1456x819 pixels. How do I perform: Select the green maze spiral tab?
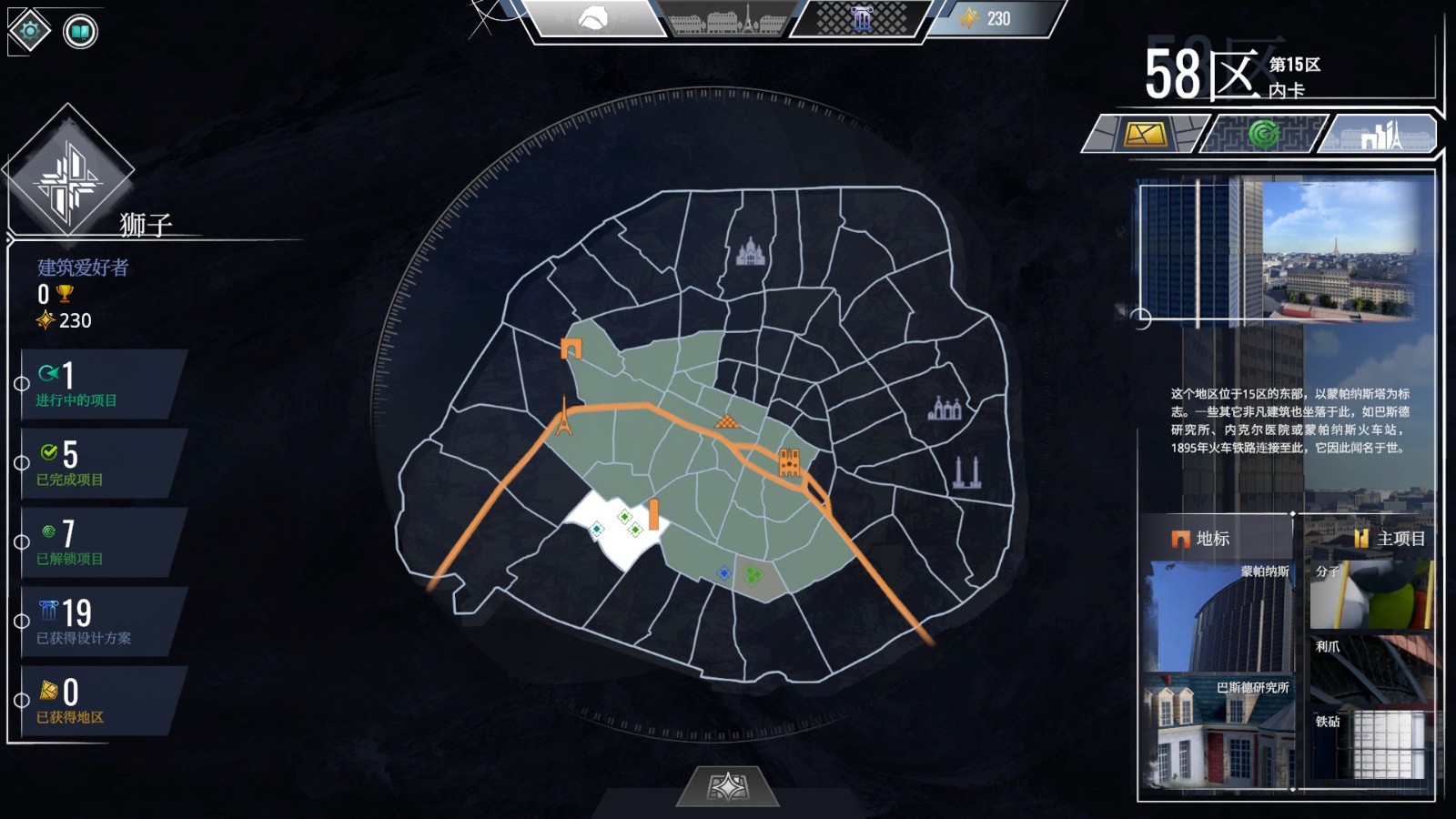click(1262, 135)
